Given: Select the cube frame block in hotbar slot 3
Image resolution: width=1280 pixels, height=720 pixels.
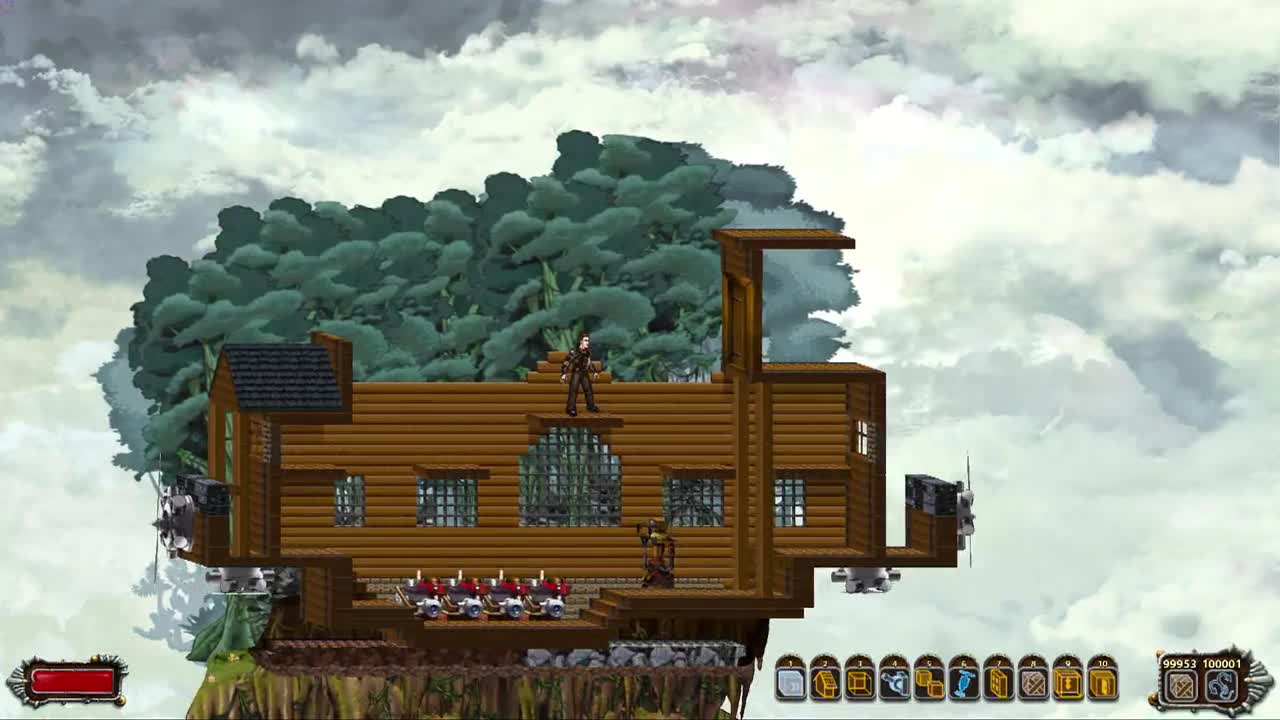Looking at the screenshot, I should click(x=858, y=685).
